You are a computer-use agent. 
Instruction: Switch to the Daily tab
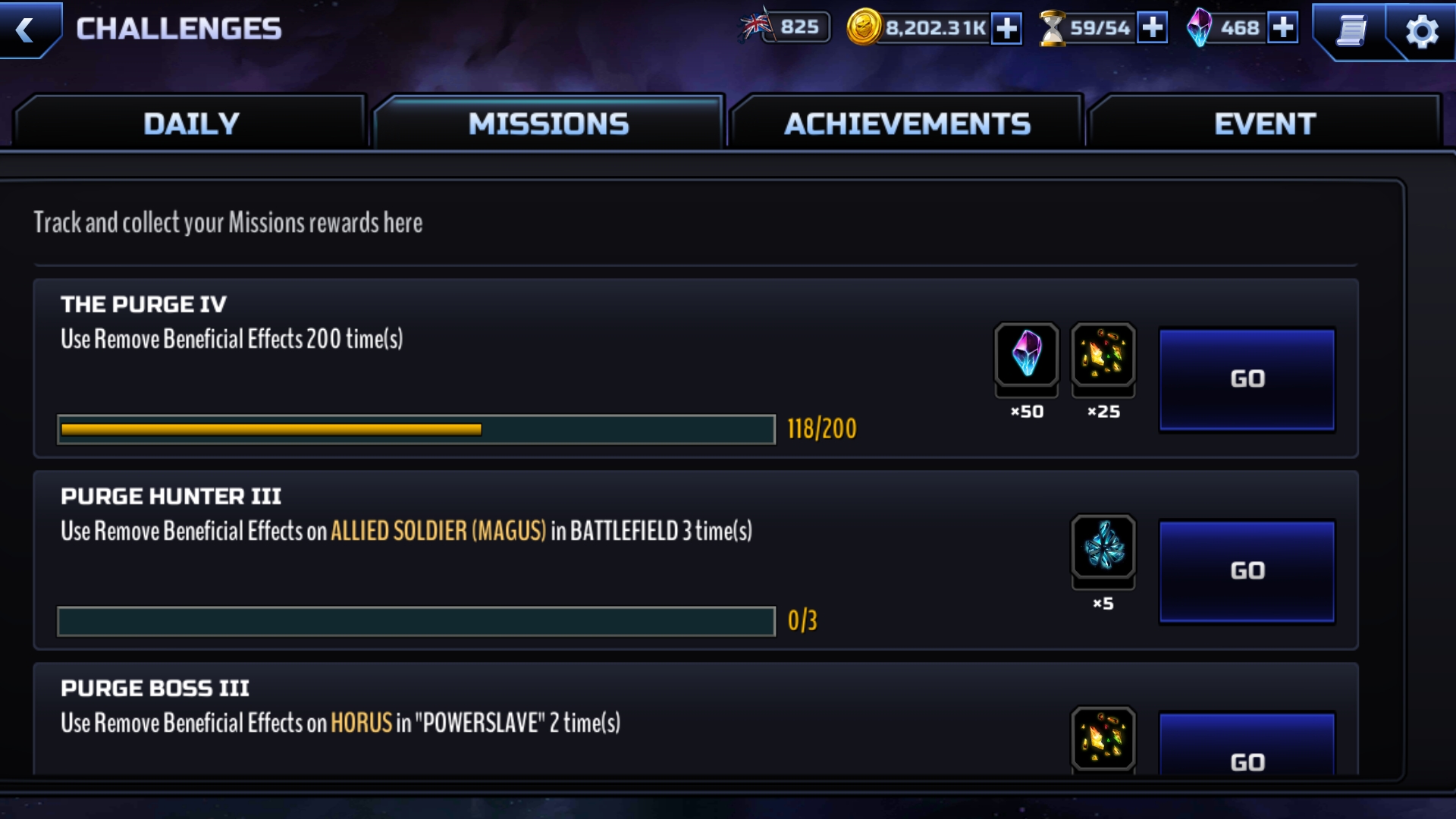pos(191,124)
